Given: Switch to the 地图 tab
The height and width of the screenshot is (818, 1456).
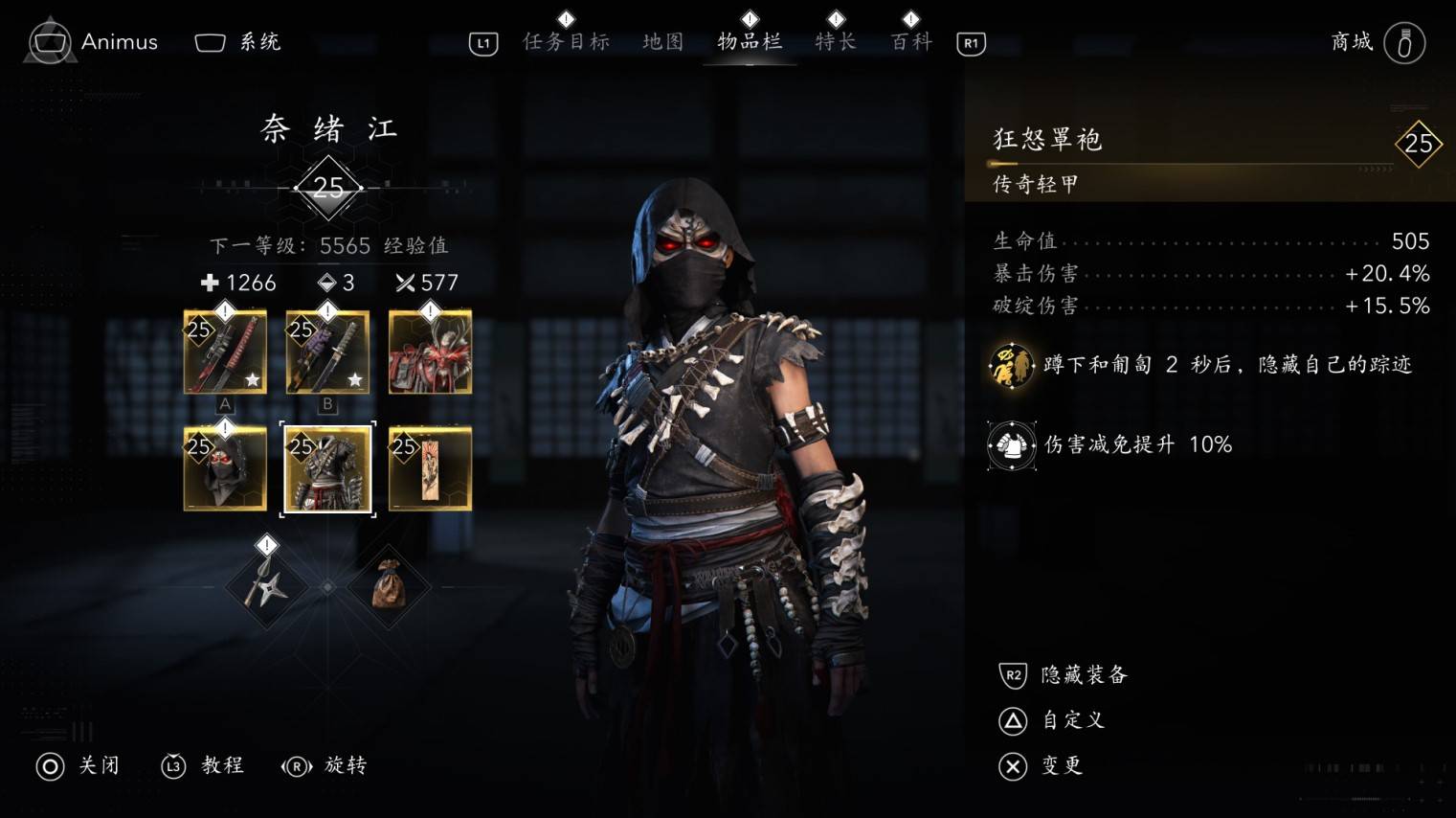Looking at the screenshot, I should click(x=662, y=42).
